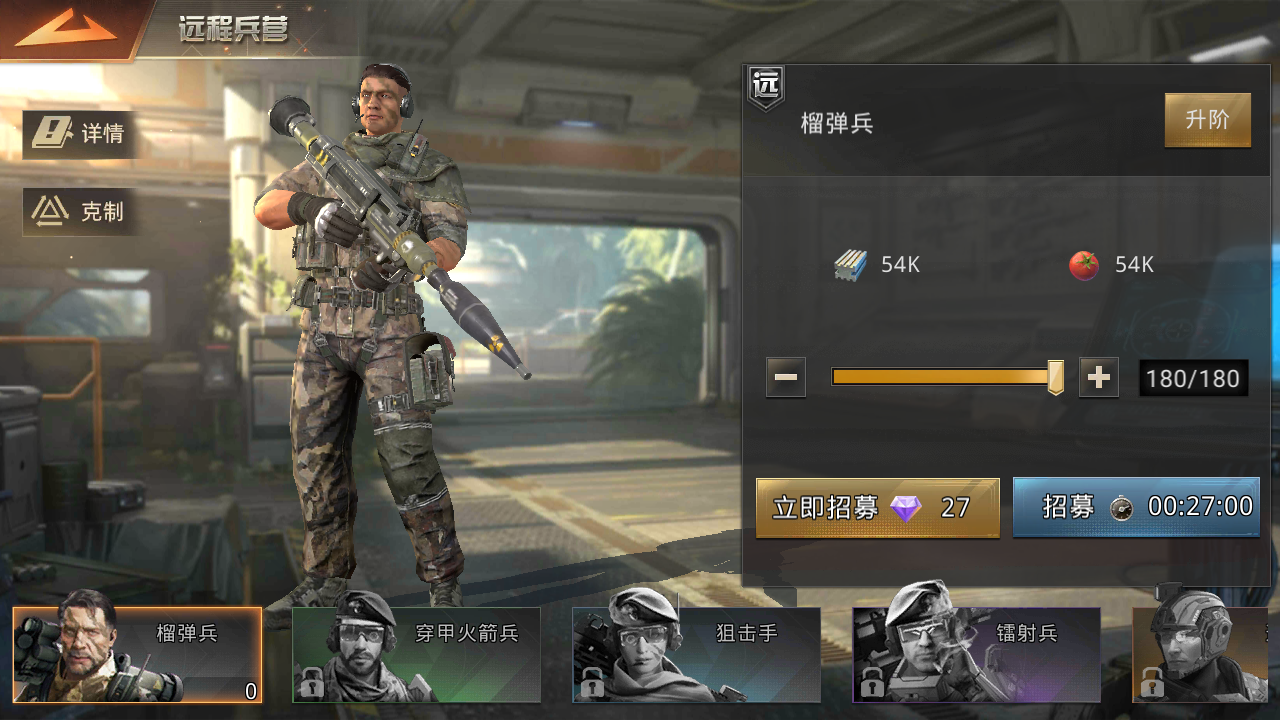
Task: Choose the locked 穿甲火箭兵 unit card
Action: (x=416, y=654)
